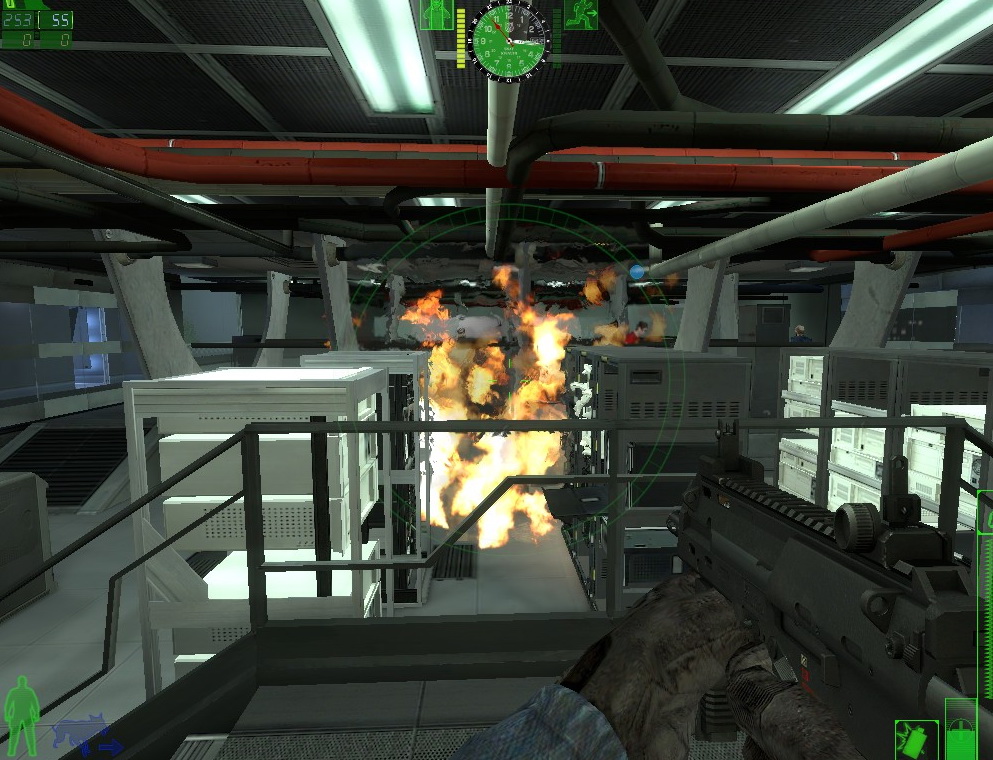
Task: Select the grenade explosion icon
Action: tap(916, 740)
